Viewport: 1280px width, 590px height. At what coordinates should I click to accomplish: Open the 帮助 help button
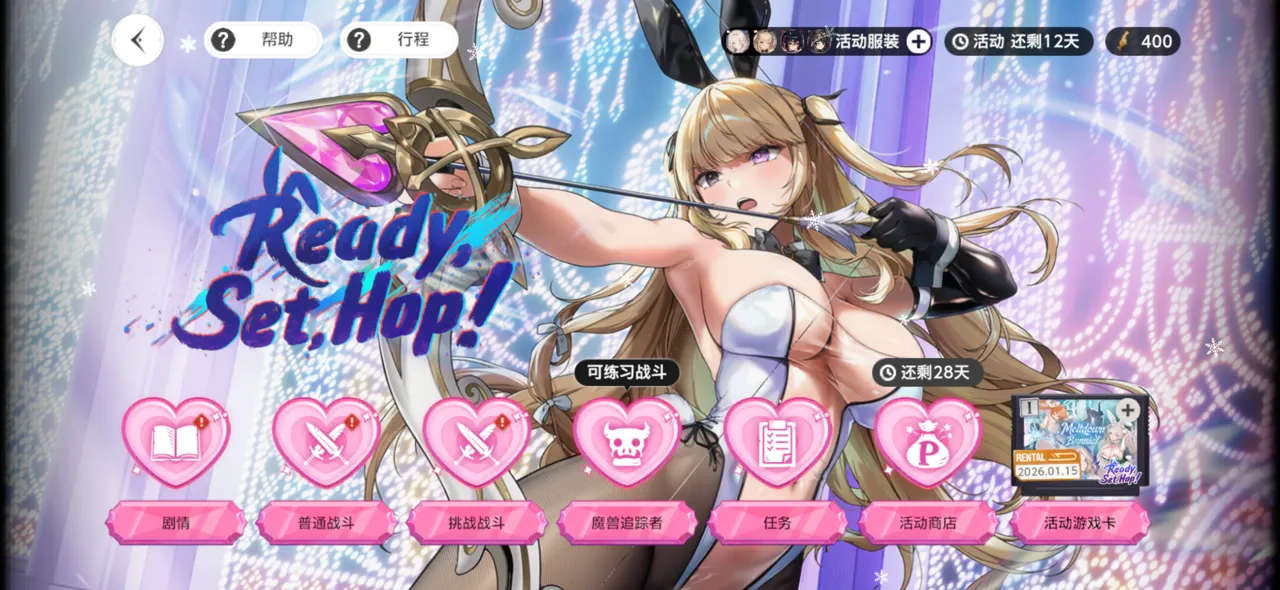[262, 40]
